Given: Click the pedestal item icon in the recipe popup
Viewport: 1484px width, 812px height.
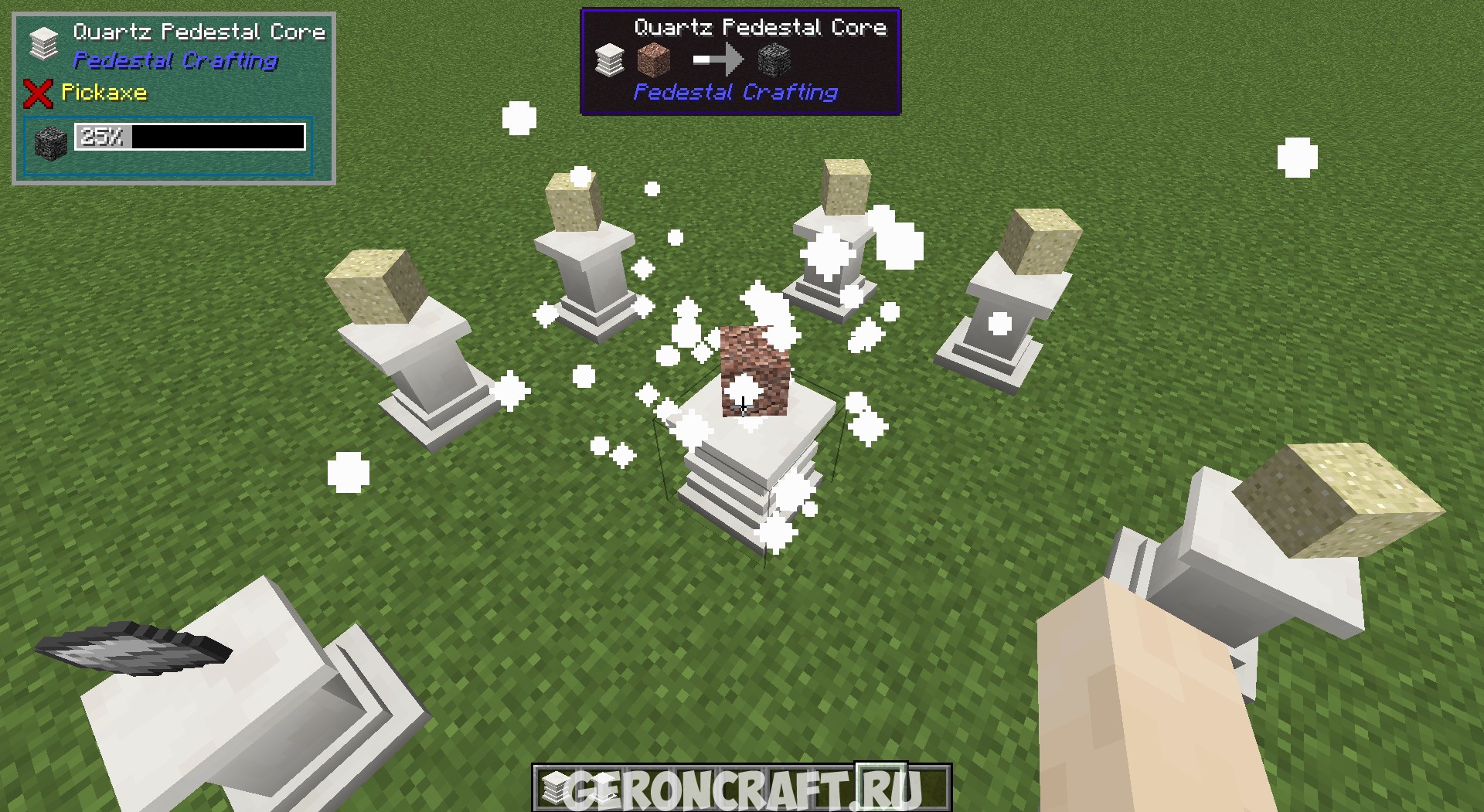Looking at the screenshot, I should [x=610, y=59].
